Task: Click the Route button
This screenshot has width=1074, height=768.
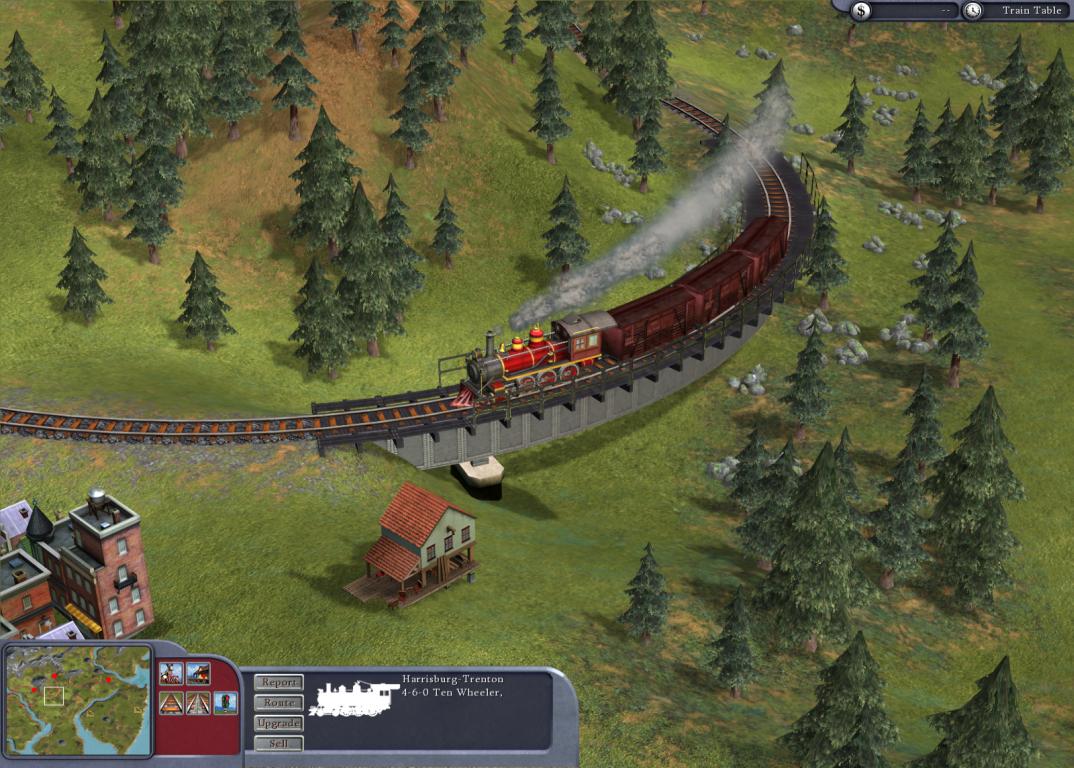Action: (278, 703)
